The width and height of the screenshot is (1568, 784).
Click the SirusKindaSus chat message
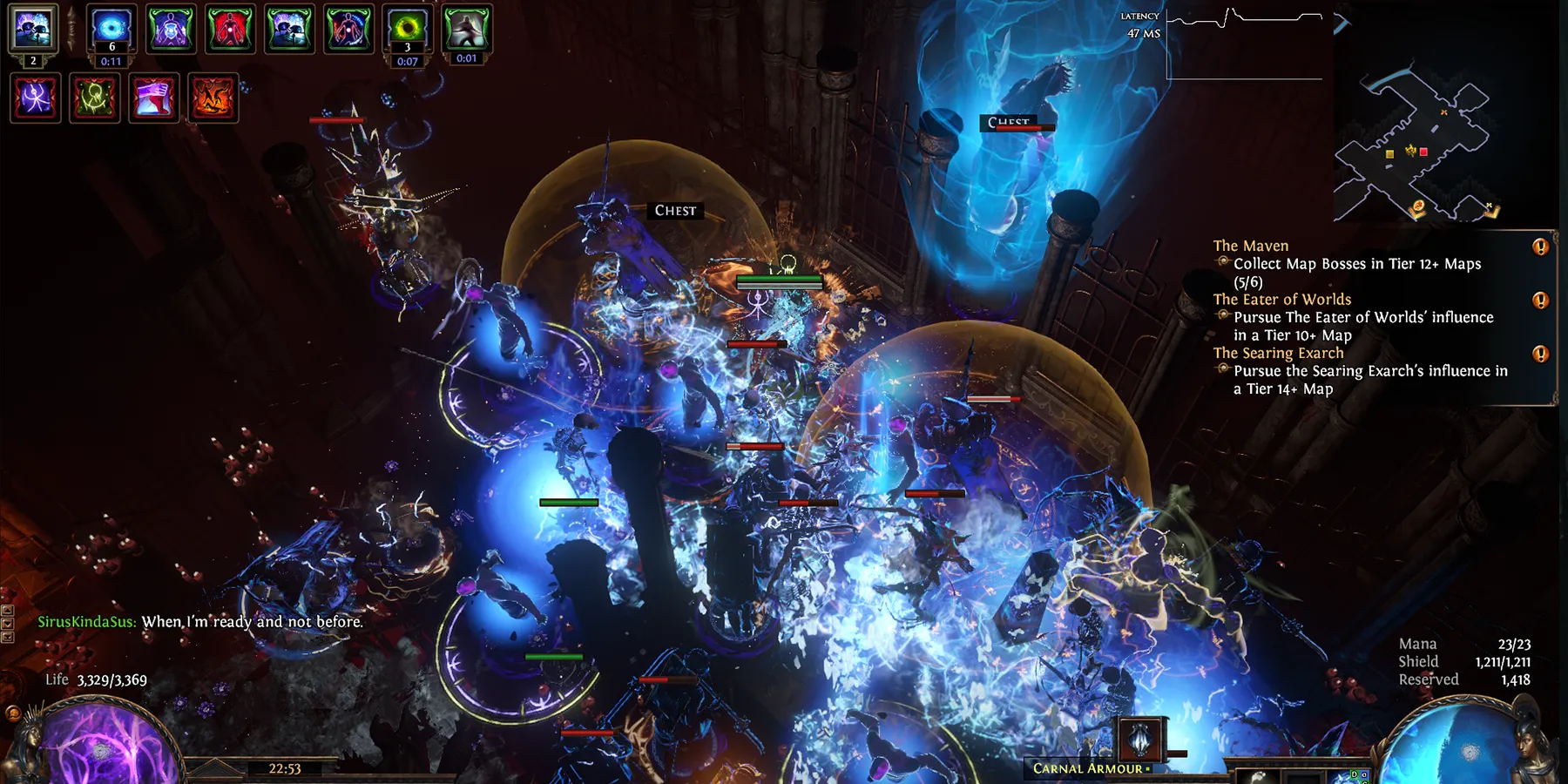[x=200, y=622]
